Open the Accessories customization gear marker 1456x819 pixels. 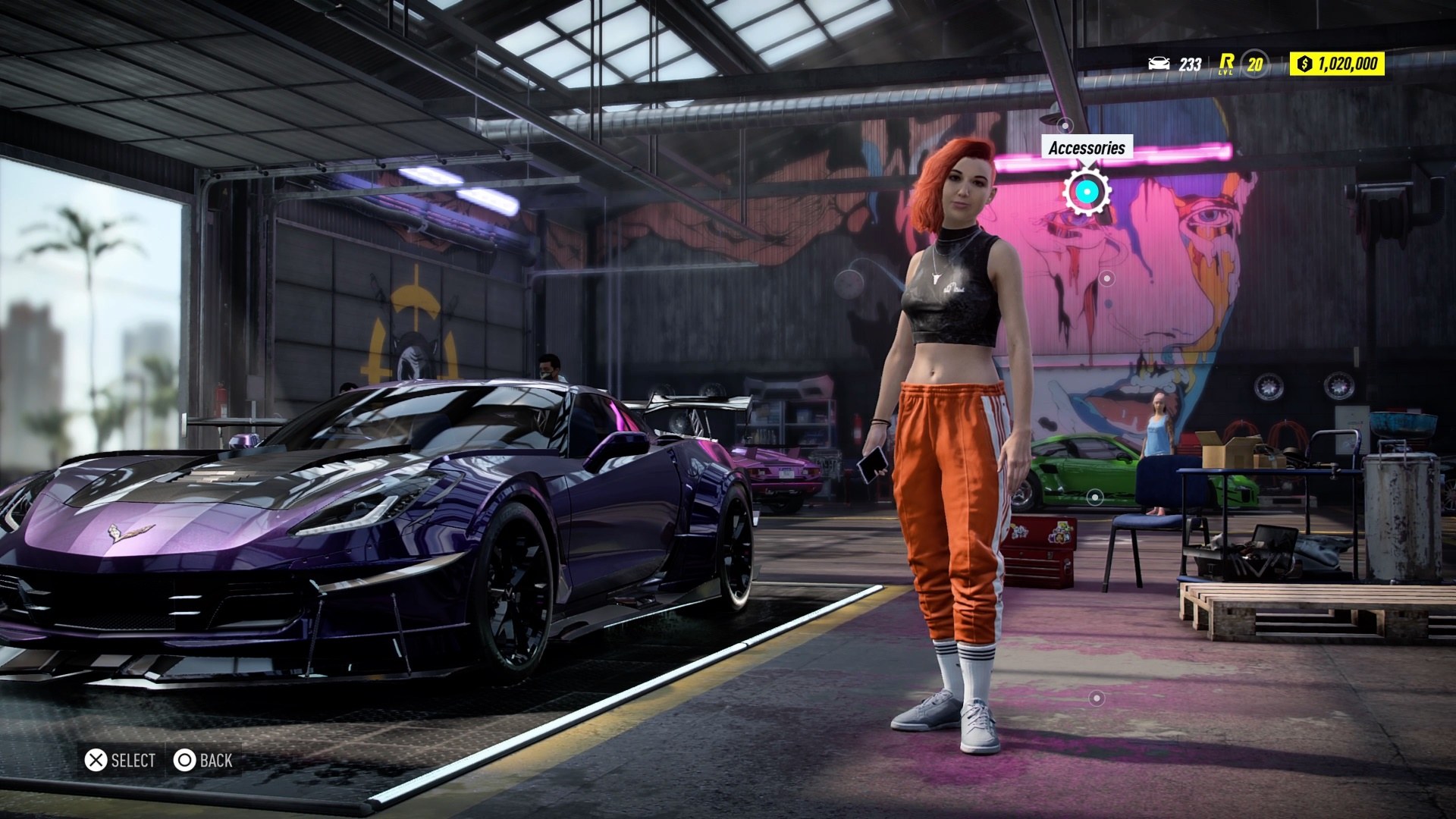[1087, 192]
